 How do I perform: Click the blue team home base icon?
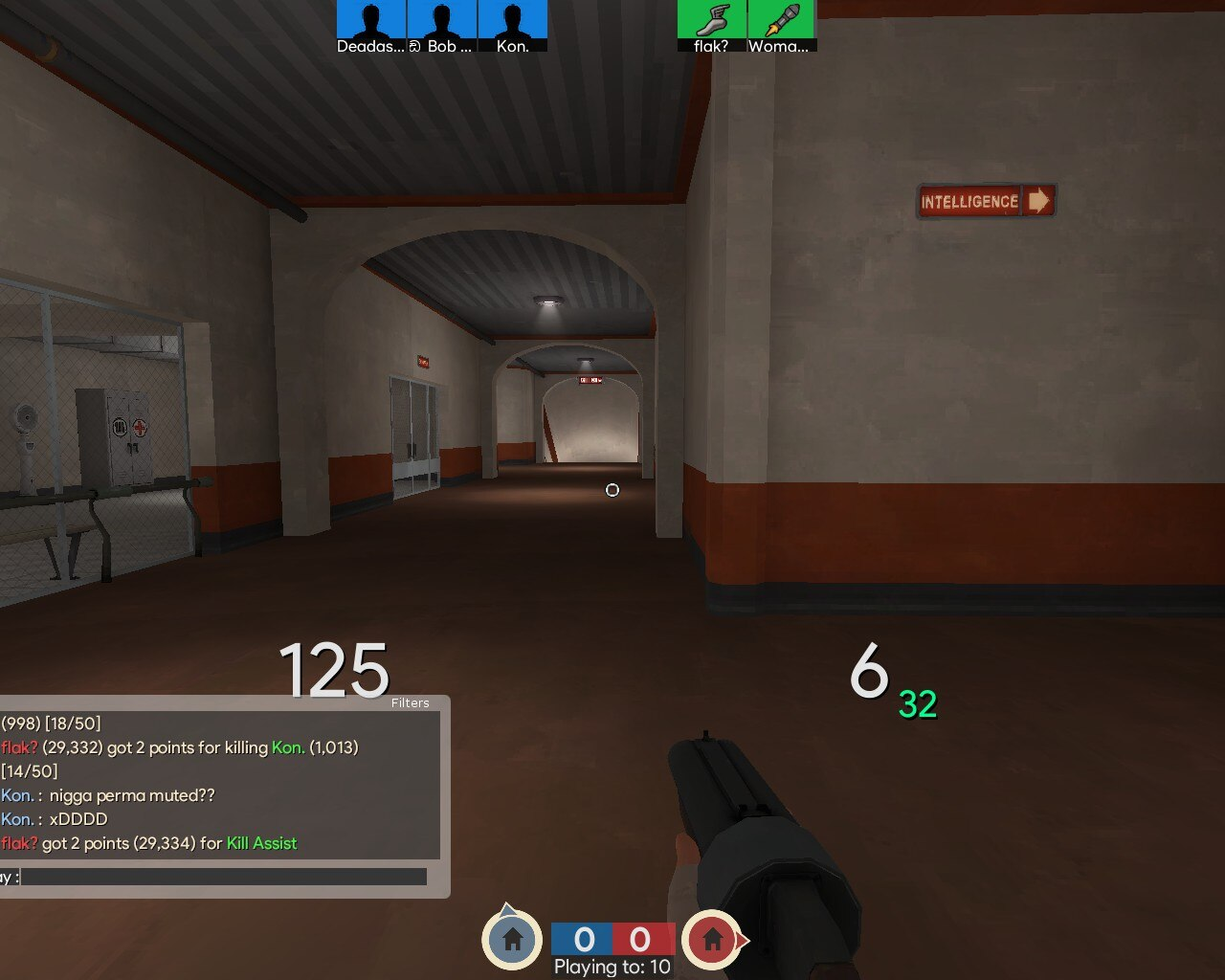pos(512,940)
